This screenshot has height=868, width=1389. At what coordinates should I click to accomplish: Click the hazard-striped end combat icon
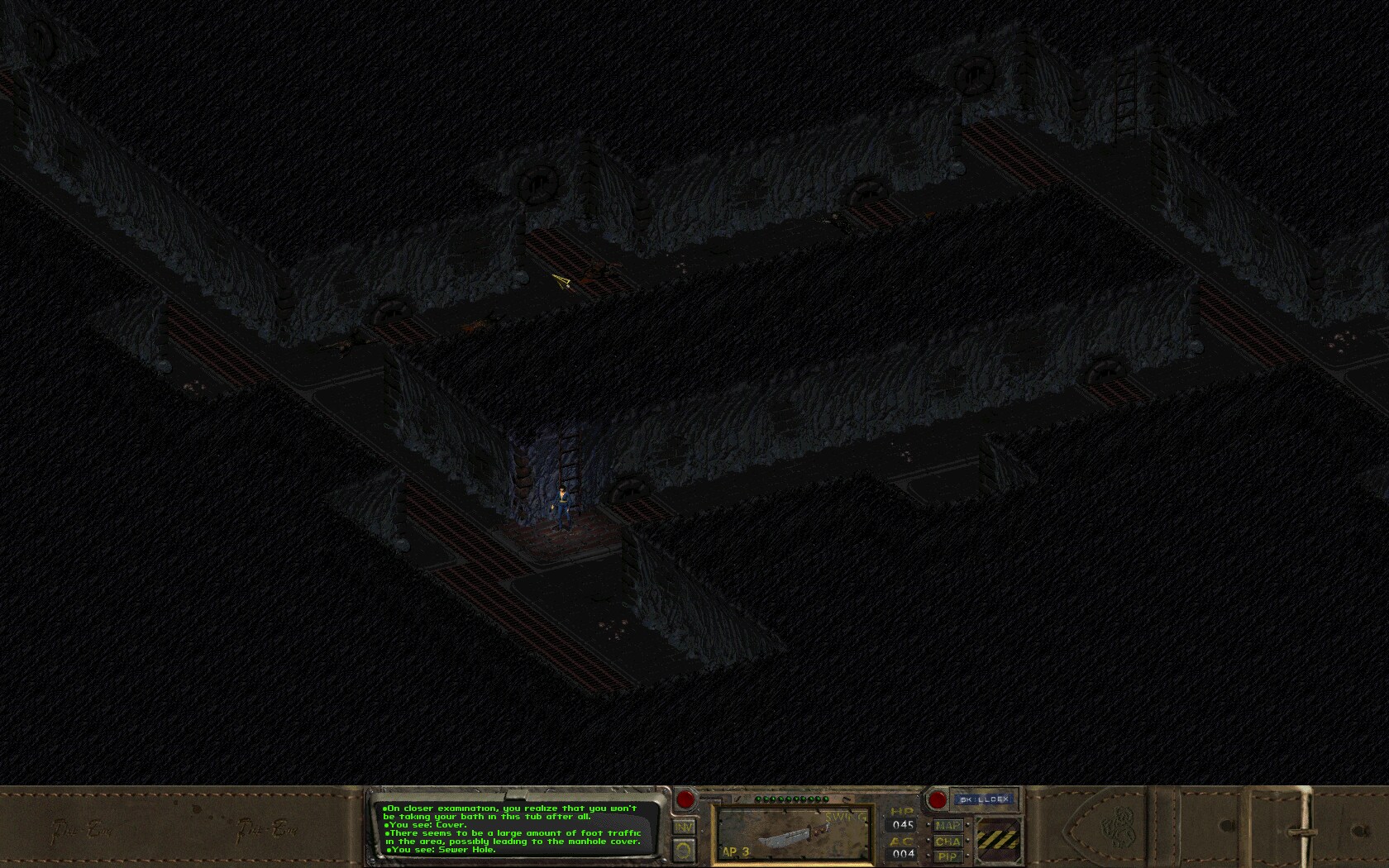coord(999,839)
